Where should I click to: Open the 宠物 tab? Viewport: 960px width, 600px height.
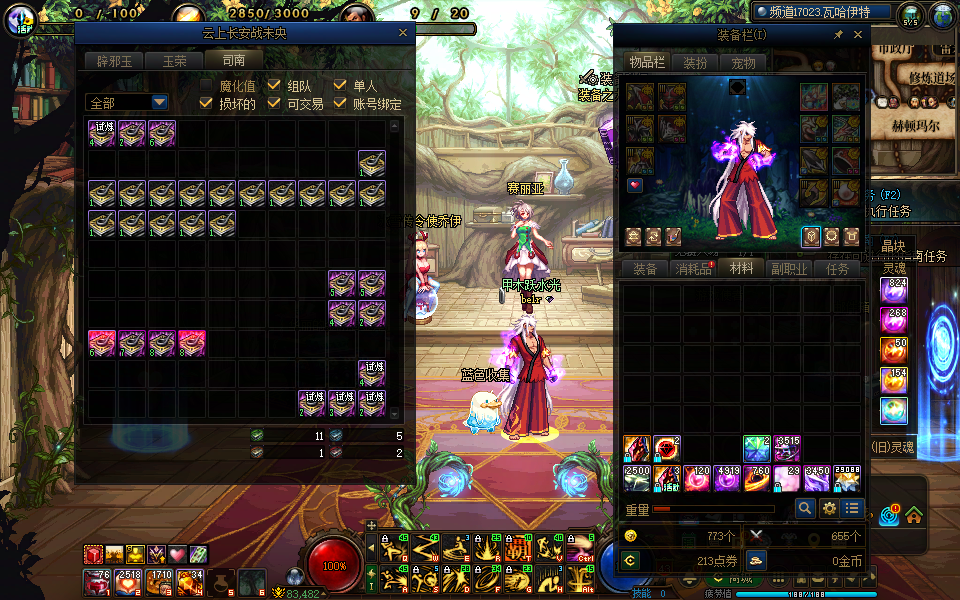coord(743,63)
